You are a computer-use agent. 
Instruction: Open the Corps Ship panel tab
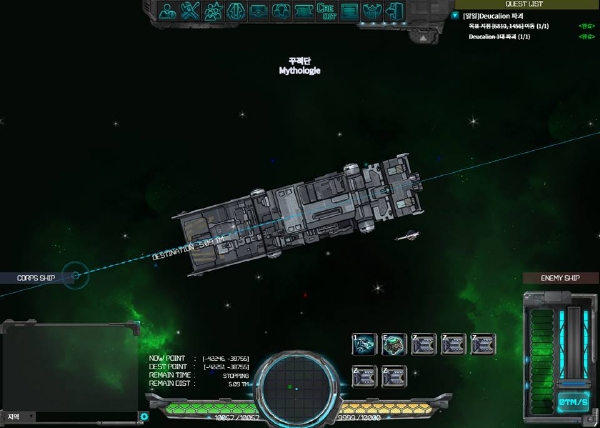[x=37, y=277]
